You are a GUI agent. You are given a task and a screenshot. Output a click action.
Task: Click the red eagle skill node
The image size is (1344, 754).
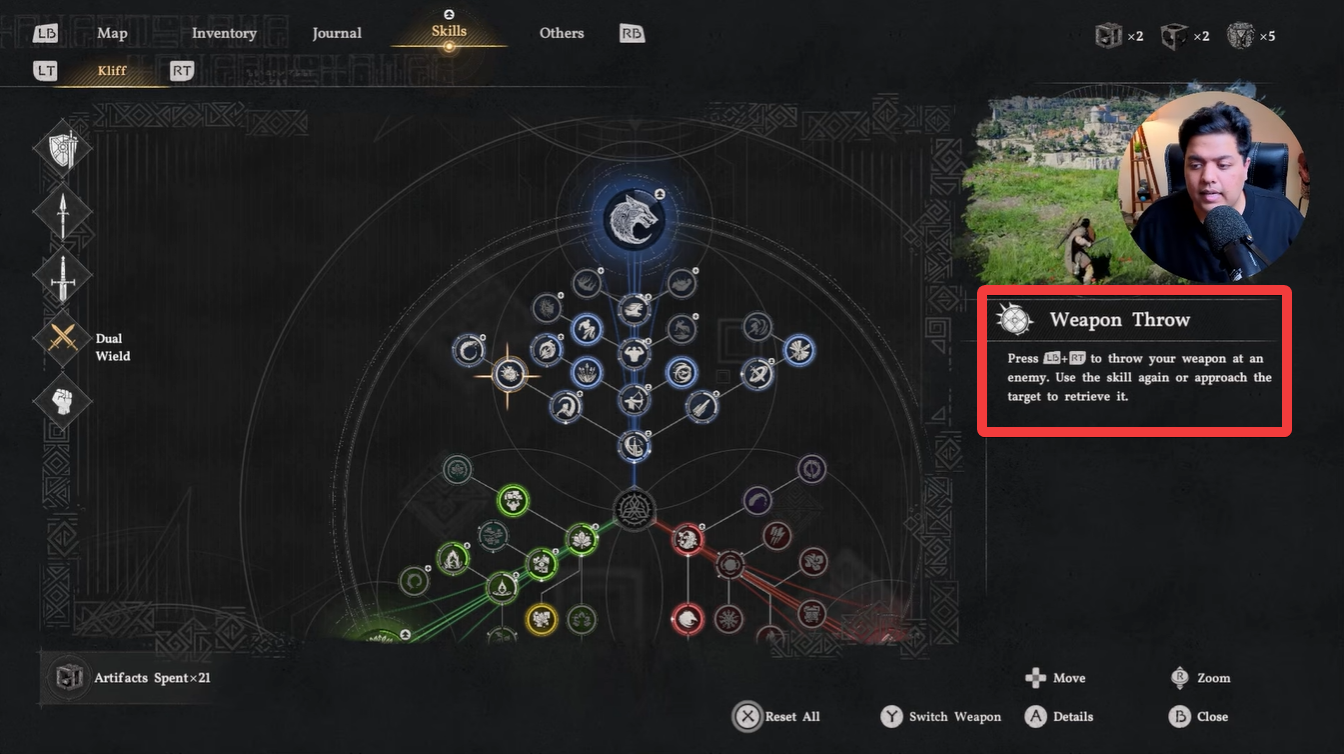tap(687, 618)
